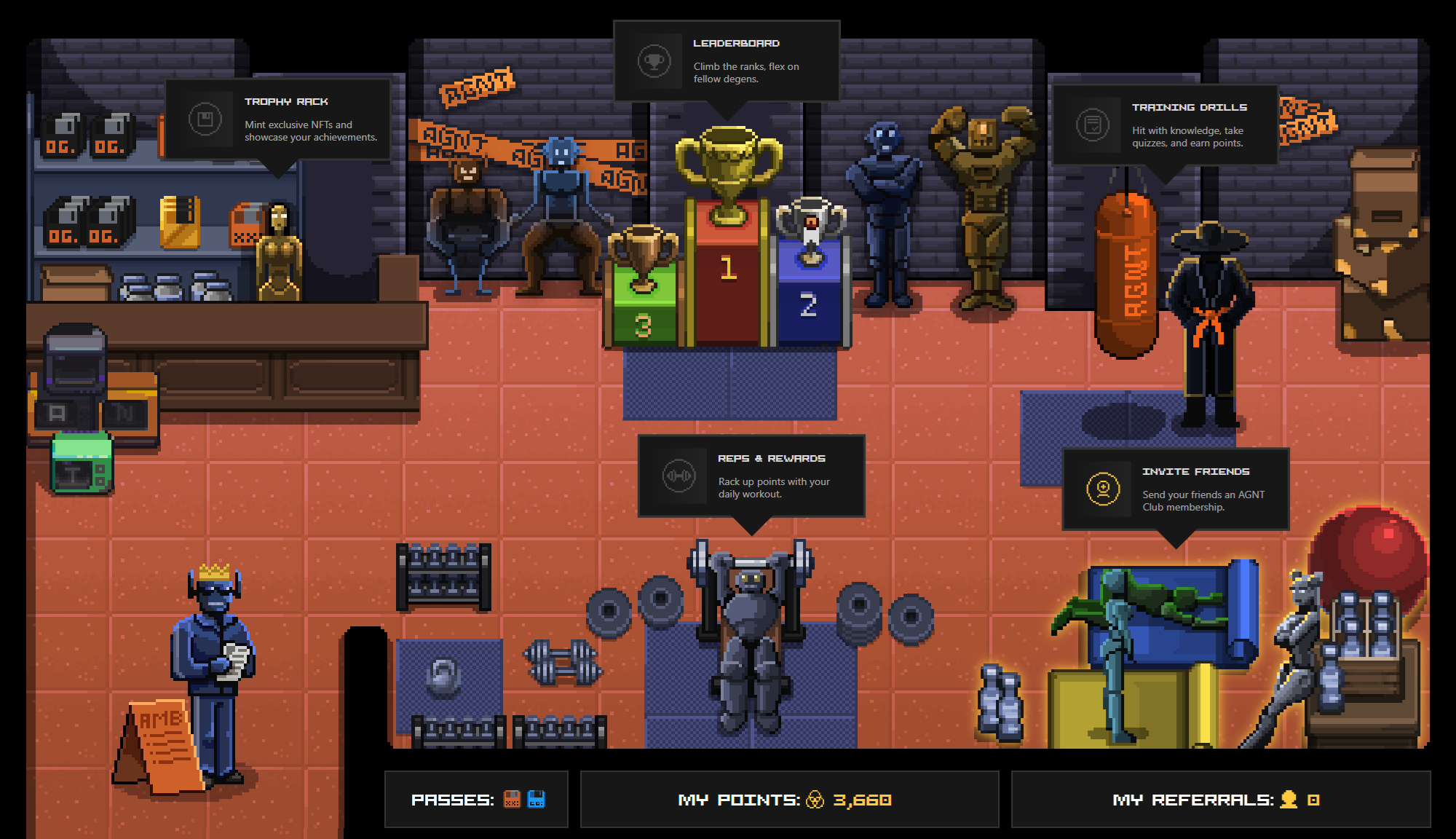The height and width of the screenshot is (839, 1456).
Task: Click the blue floppy disk pass
Action: 537,799
